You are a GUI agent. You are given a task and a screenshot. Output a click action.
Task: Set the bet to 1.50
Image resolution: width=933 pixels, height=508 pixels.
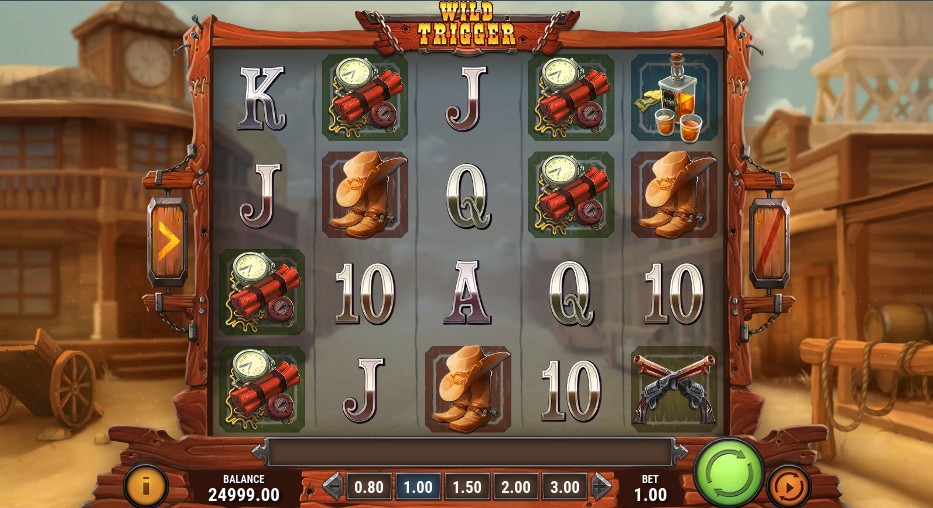point(466,487)
